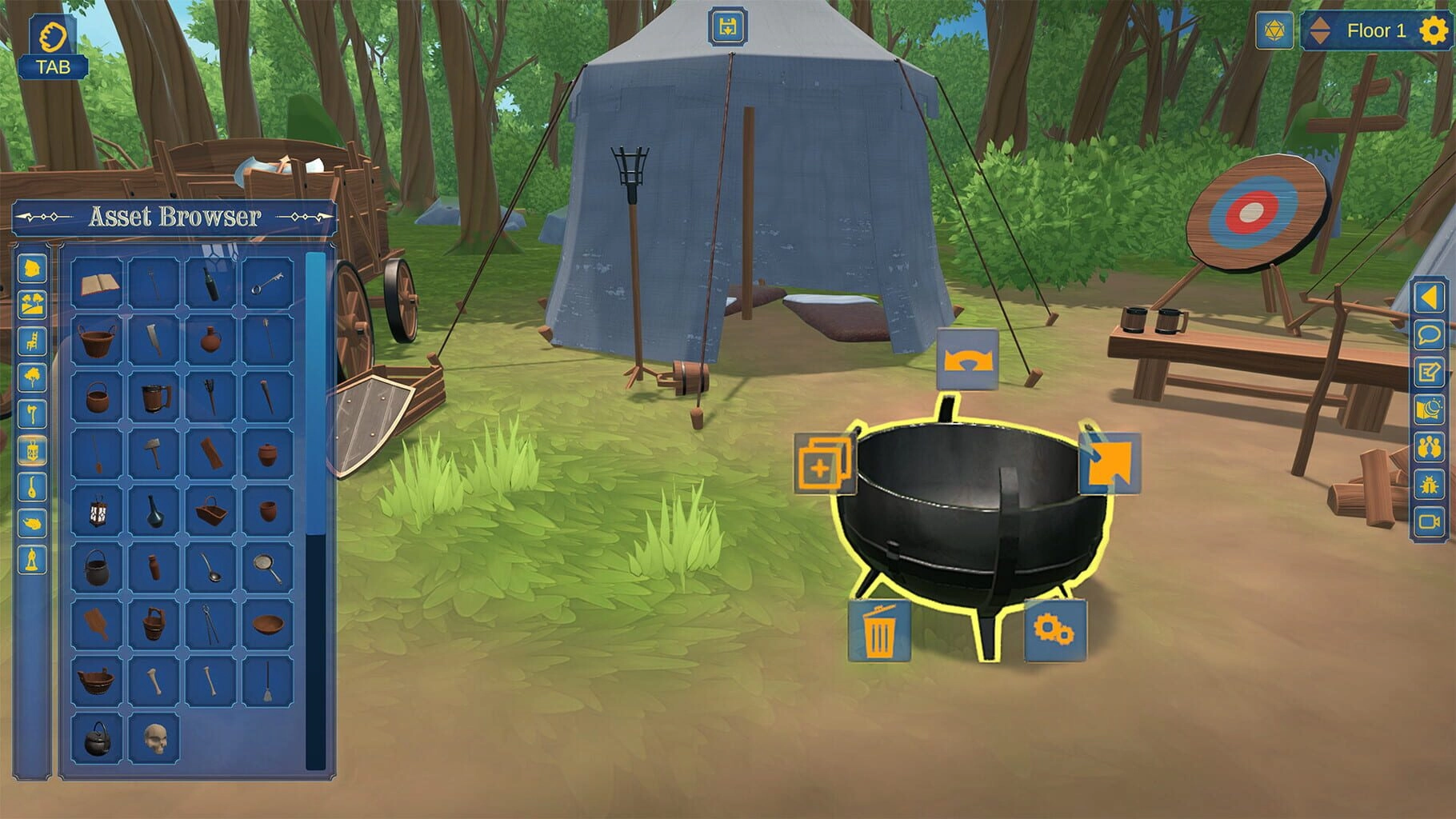Open the cauldron's gear settings

[1054, 631]
